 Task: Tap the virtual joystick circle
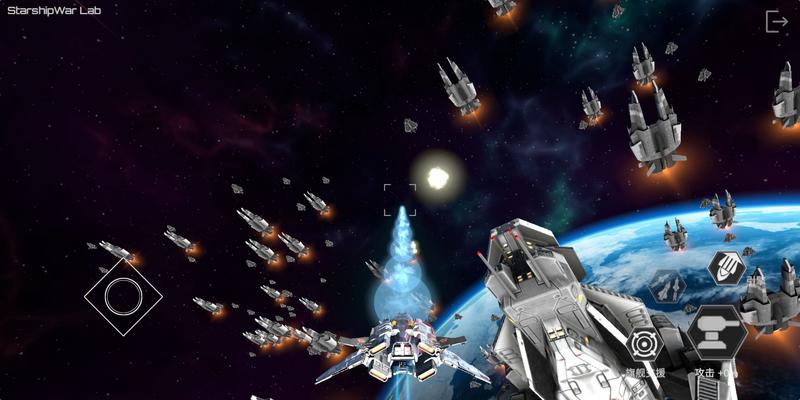[123, 295]
